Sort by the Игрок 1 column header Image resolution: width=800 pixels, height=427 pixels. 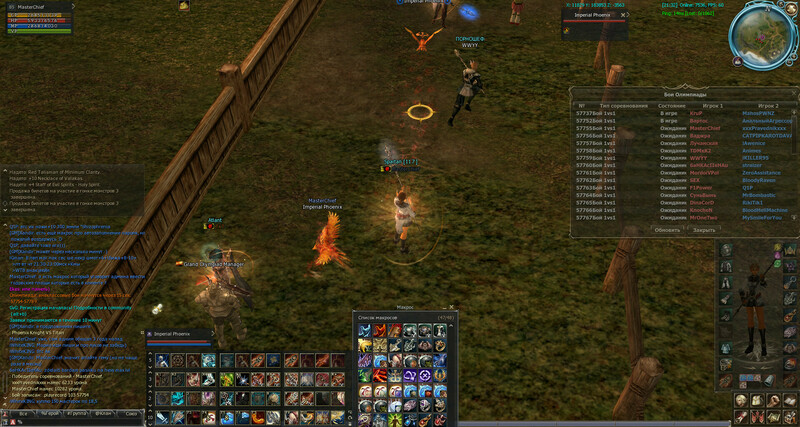pos(713,105)
